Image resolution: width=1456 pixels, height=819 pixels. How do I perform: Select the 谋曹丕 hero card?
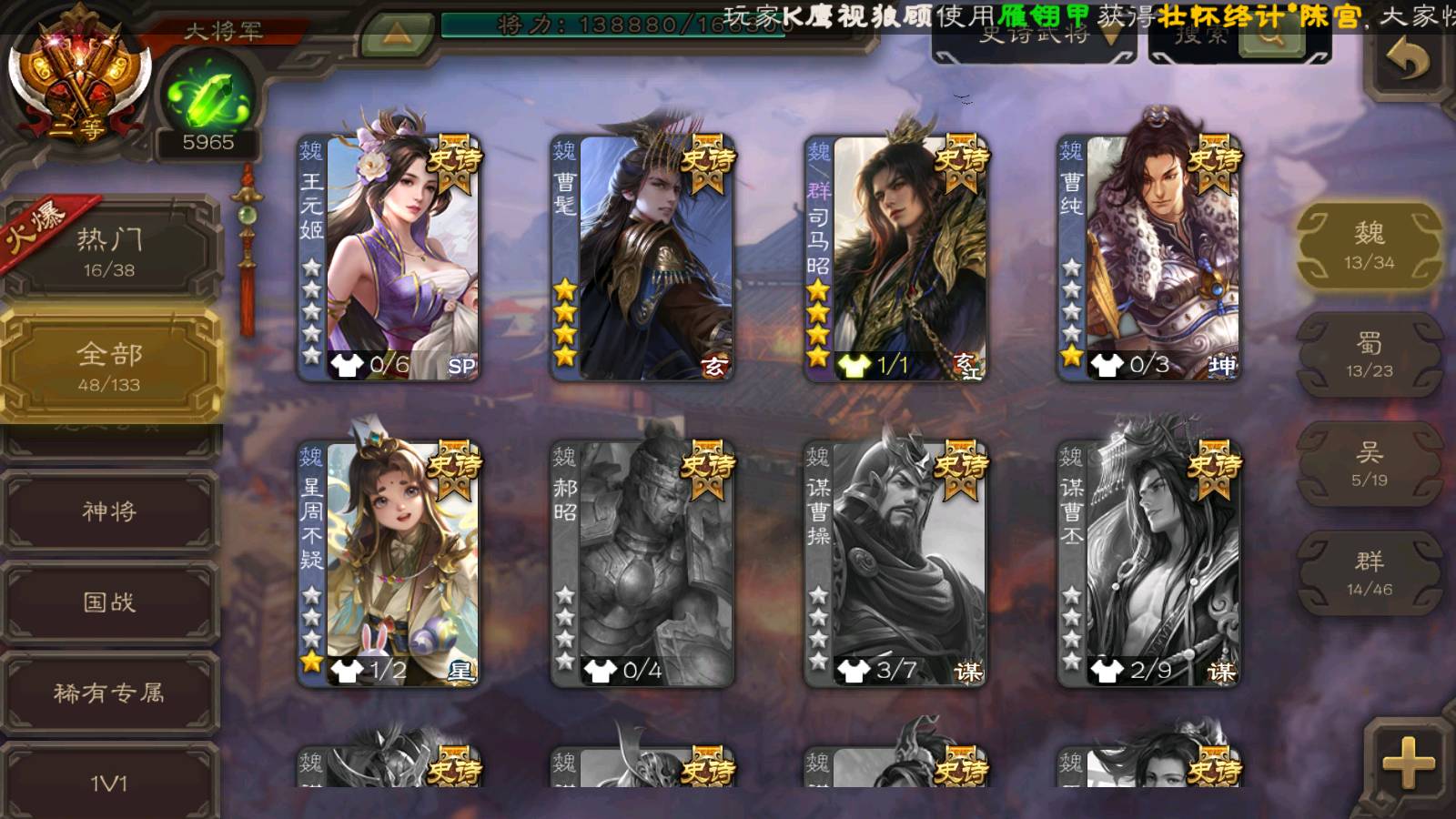coord(1149,564)
